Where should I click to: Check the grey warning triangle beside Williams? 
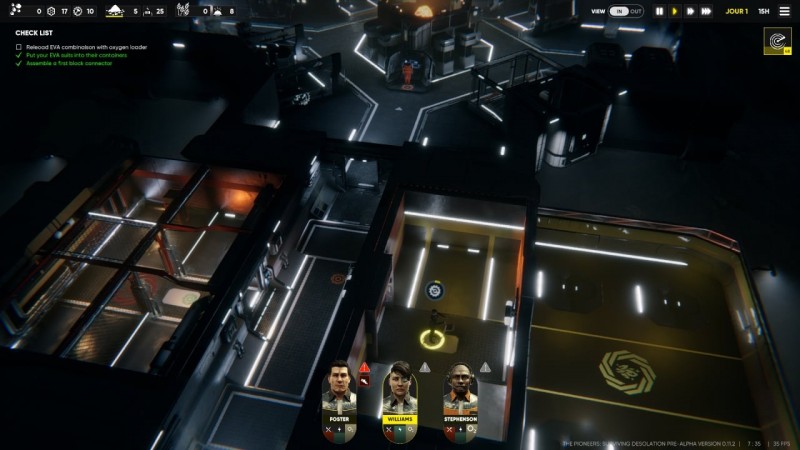(424, 367)
